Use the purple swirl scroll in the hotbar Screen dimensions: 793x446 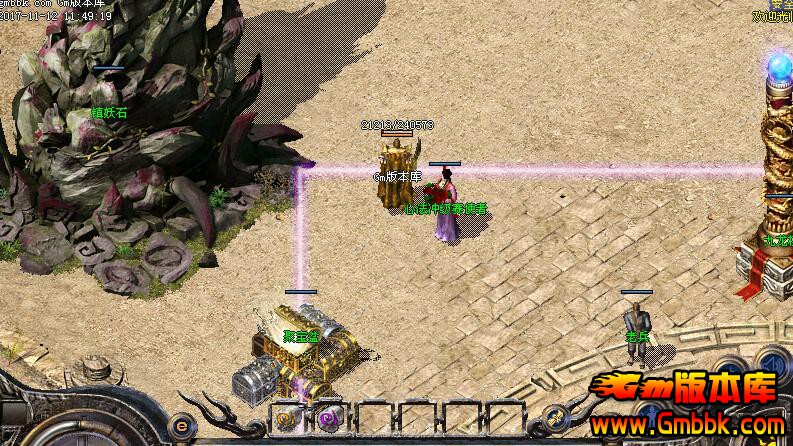[x=329, y=419]
